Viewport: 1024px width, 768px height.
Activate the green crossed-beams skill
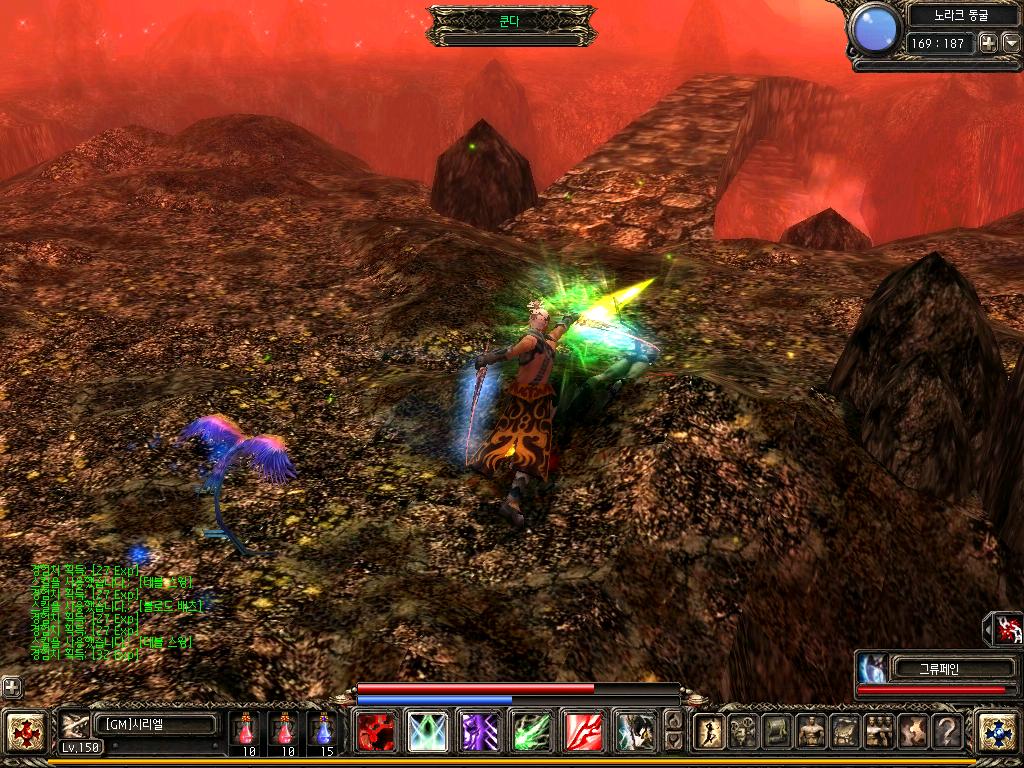click(x=428, y=732)
